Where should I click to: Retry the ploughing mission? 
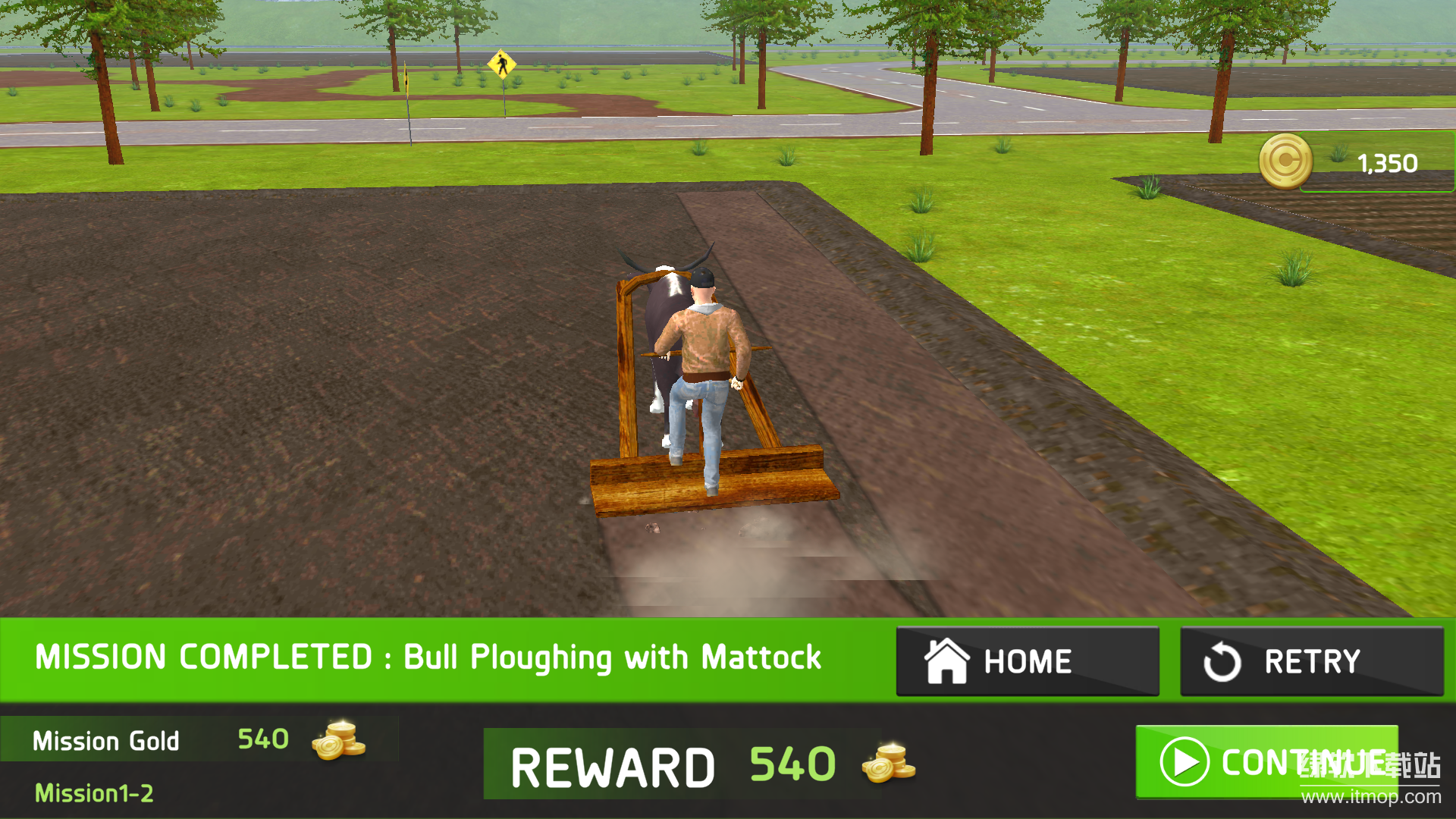point(1311,661)
